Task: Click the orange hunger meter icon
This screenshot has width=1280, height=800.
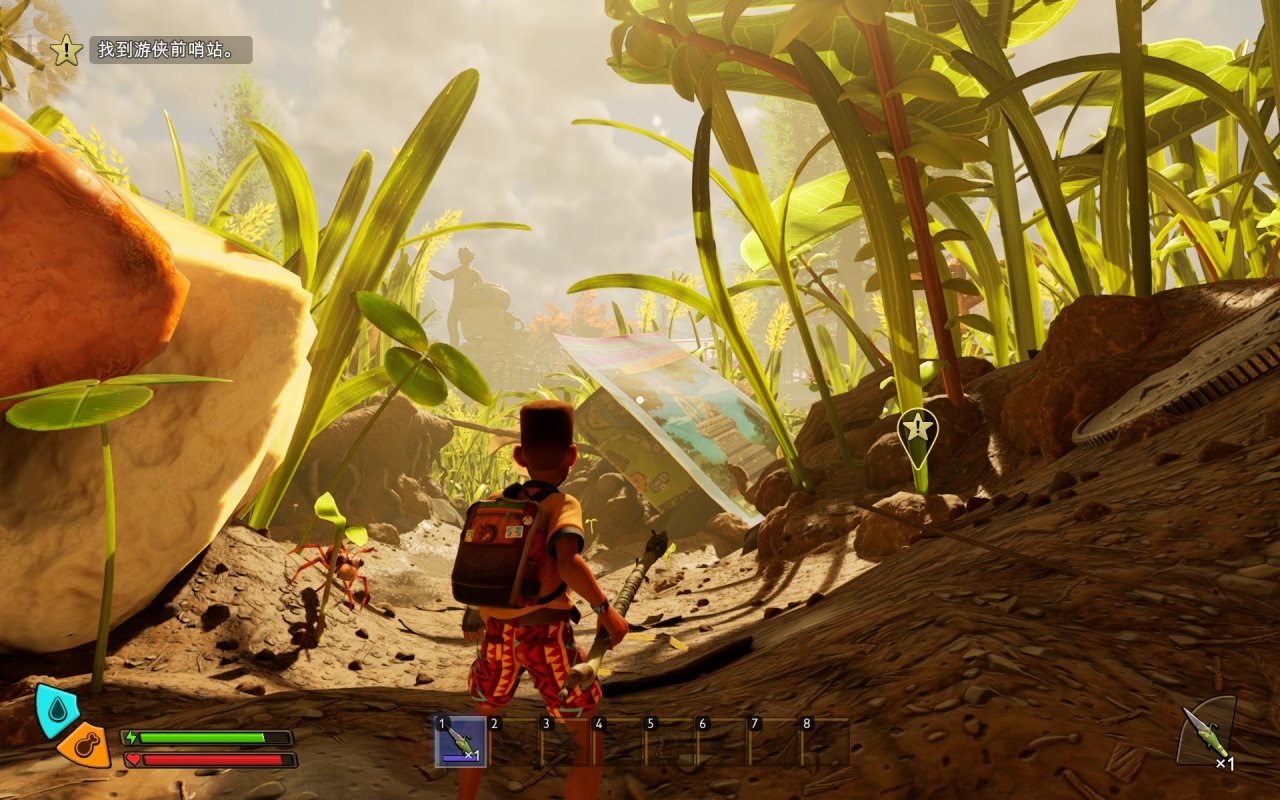Action: point(83,746)
